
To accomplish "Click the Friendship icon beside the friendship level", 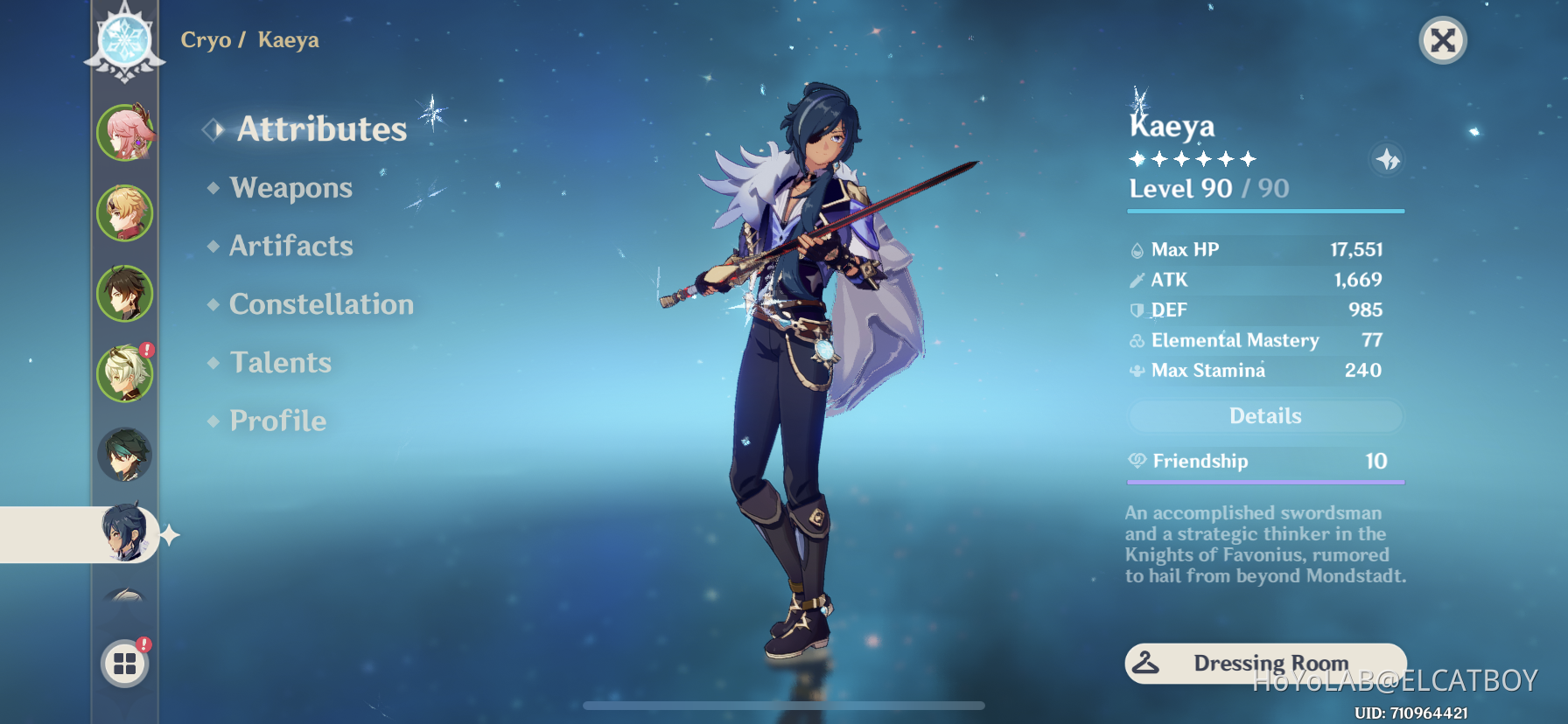I will pos(1137,461).
